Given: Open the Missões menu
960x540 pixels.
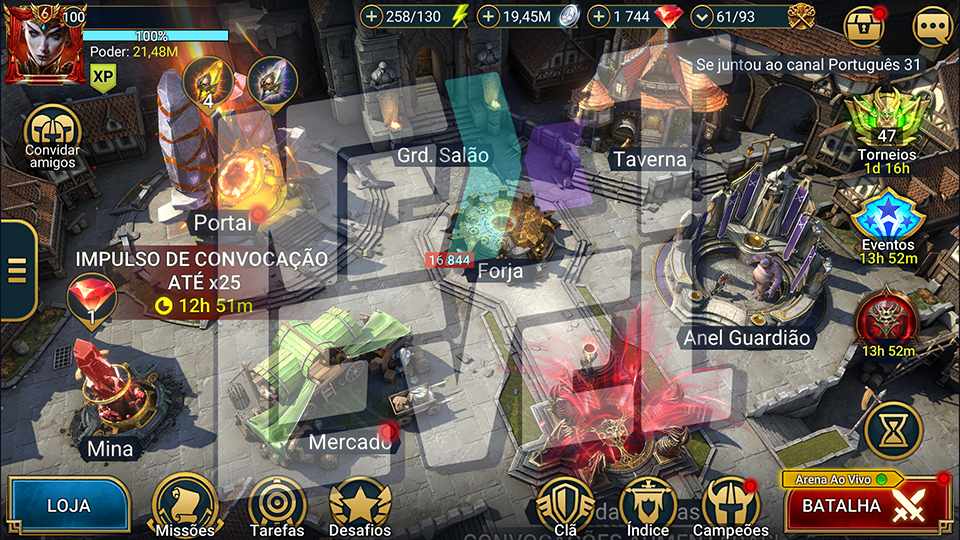Looking at the screenshot, I should [184, 505].
